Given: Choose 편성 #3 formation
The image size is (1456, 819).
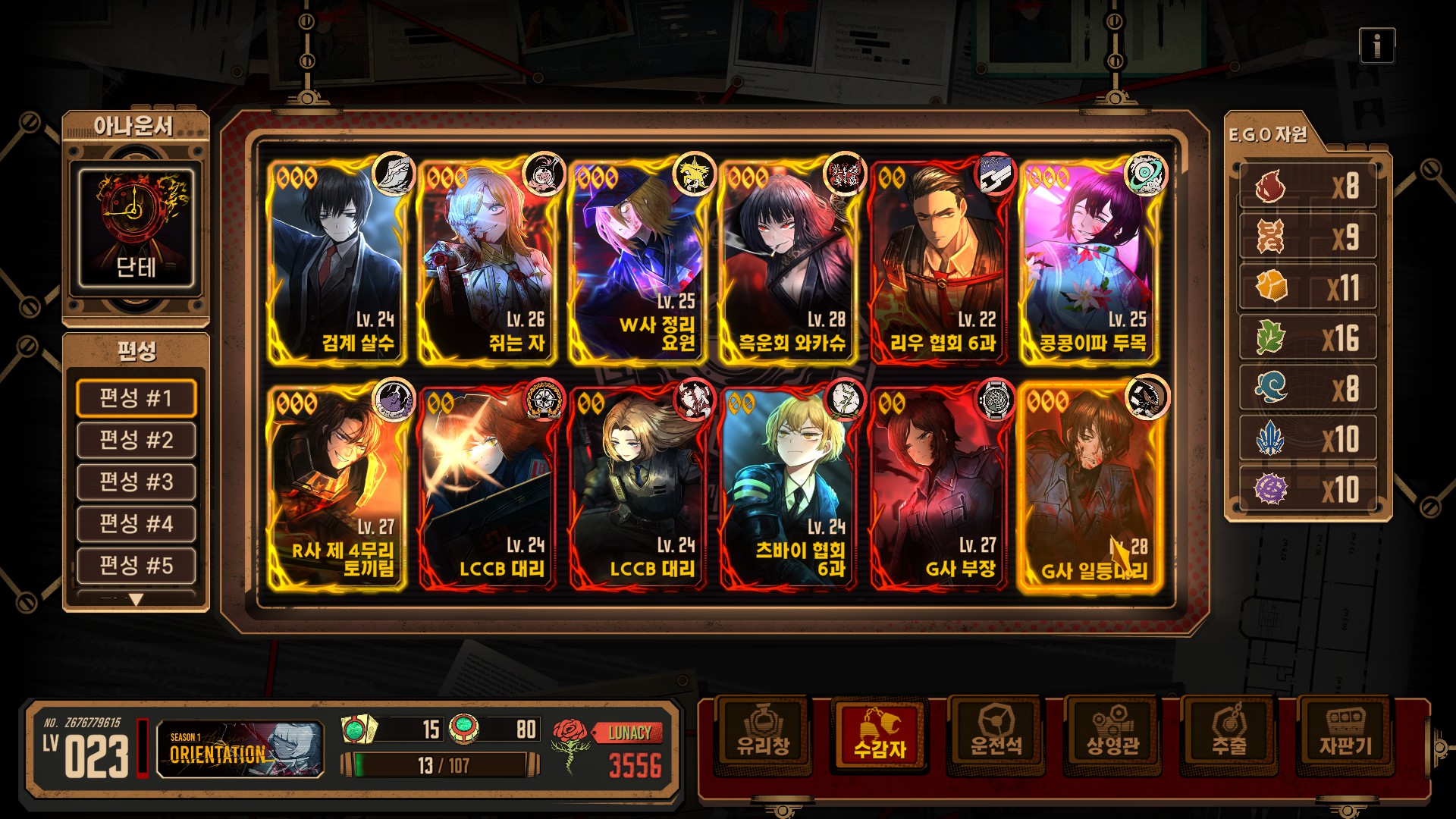Looking at the screenshot, I should [136, 482].
